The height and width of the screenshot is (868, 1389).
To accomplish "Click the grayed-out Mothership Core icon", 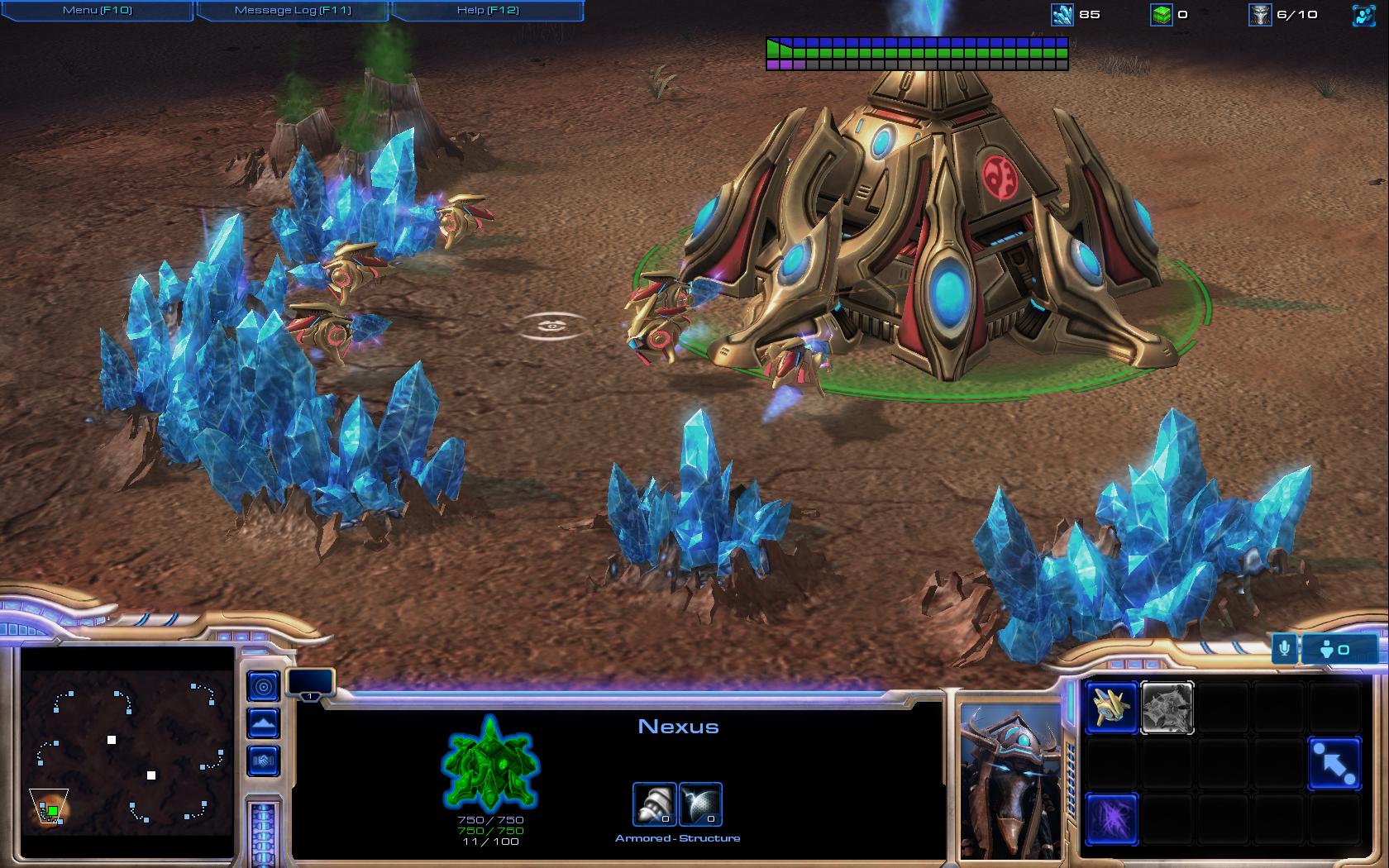I will click(1168, 708).
